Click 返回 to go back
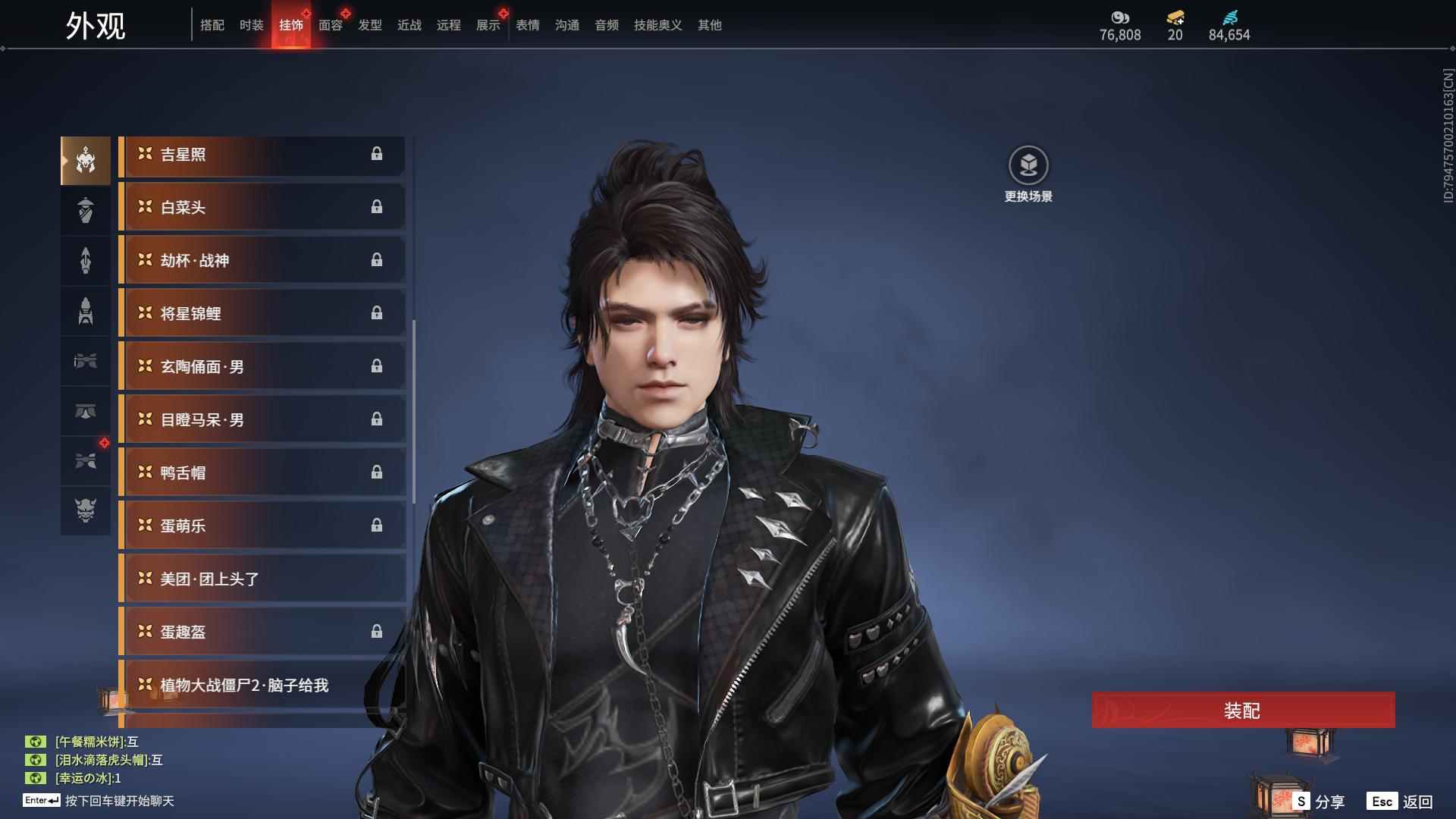 pos(1401,802)
